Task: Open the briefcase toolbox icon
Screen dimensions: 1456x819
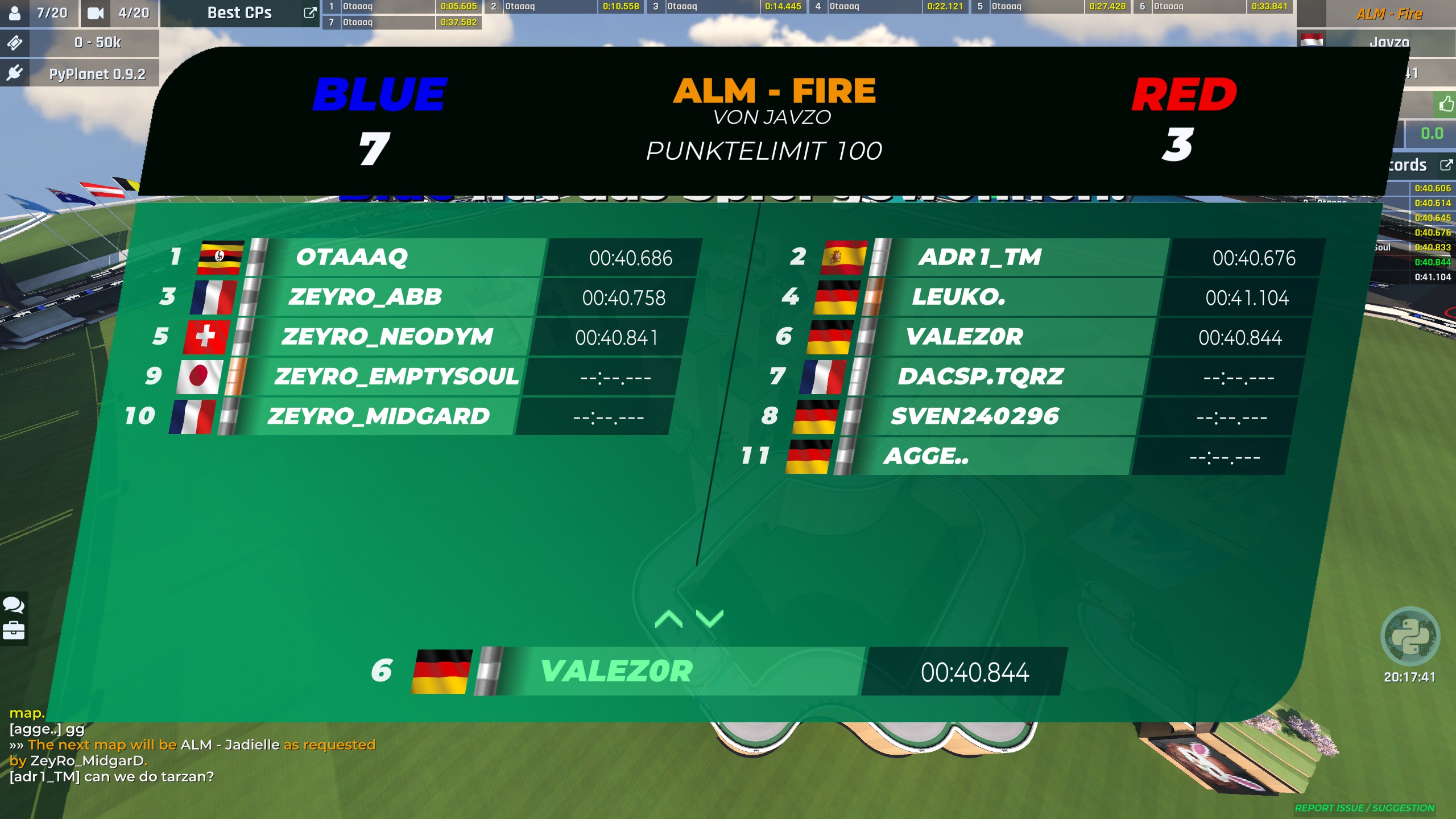Action: [14, 630]
